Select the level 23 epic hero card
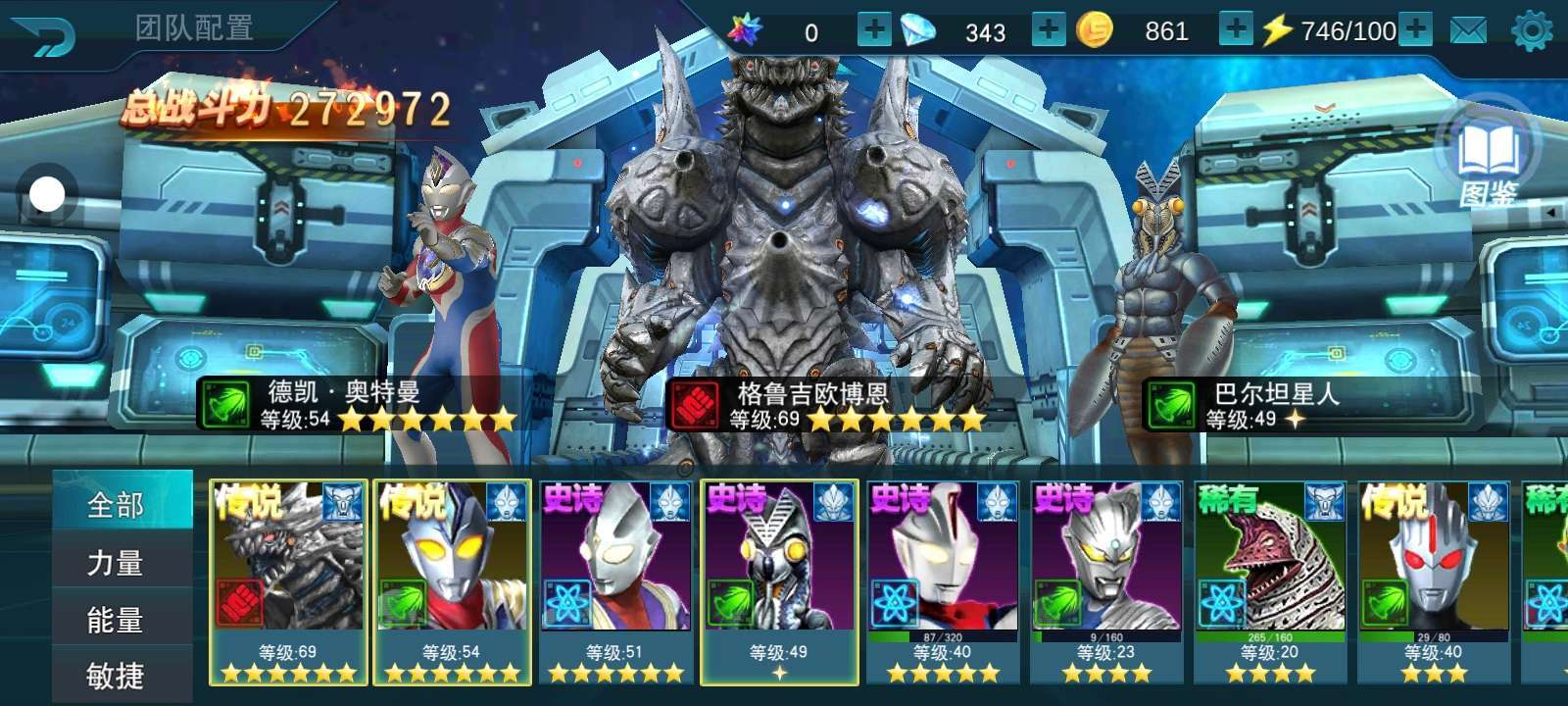 pos(1106,580)
